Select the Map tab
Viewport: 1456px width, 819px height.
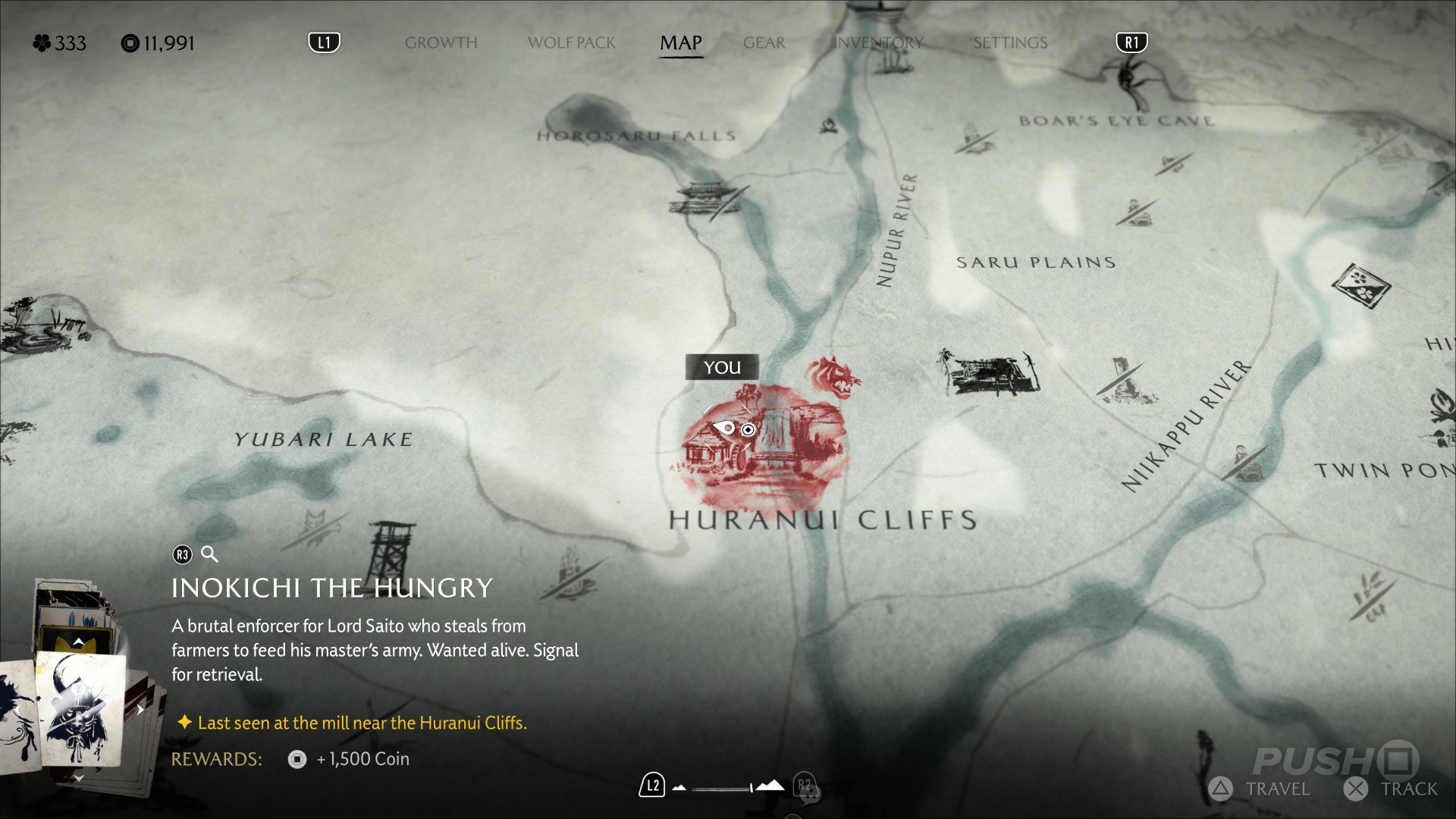[680, 42]
